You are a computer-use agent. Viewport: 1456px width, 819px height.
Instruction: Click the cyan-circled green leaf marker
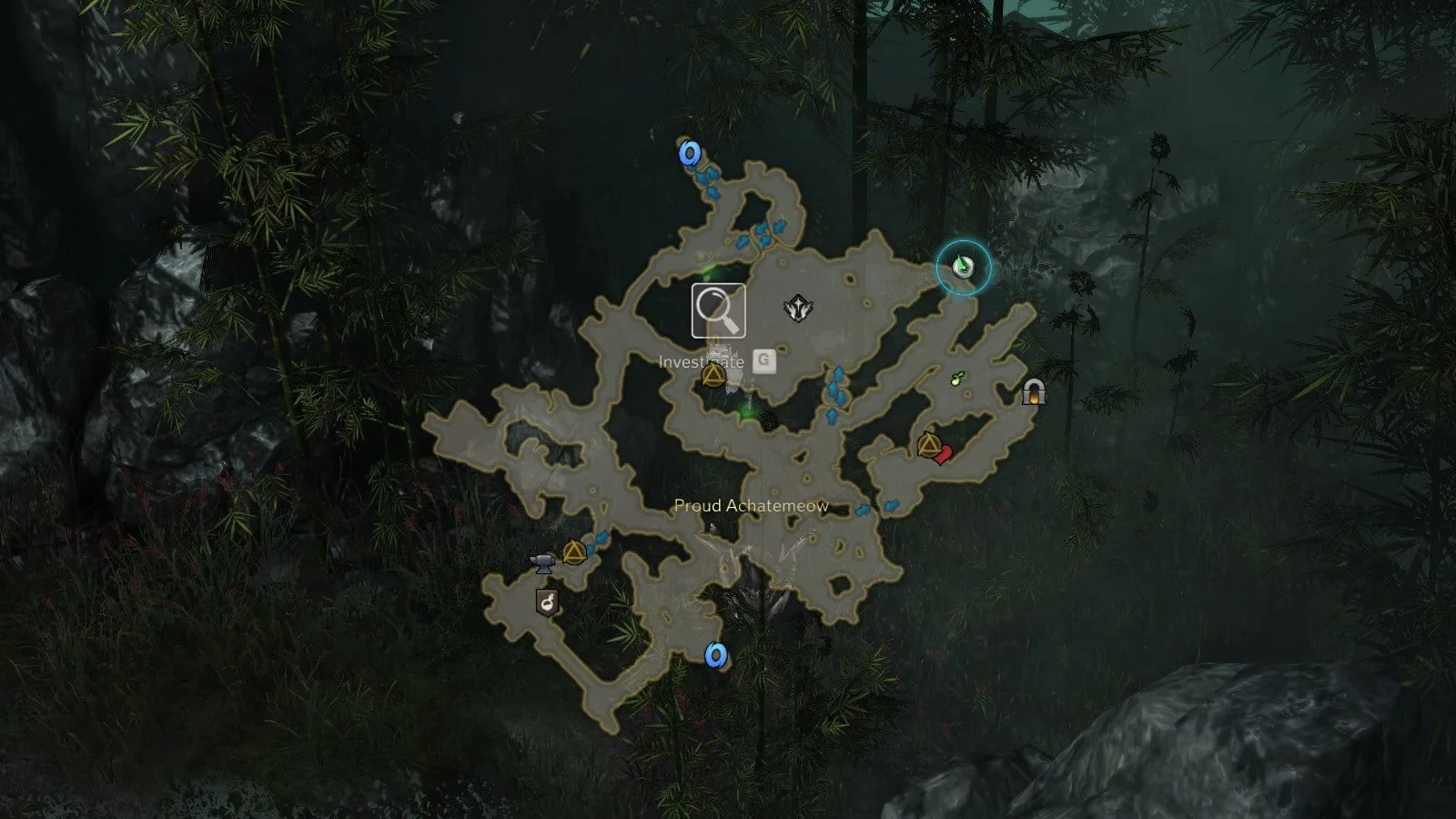pyautogui.click(x=964, y=268)
